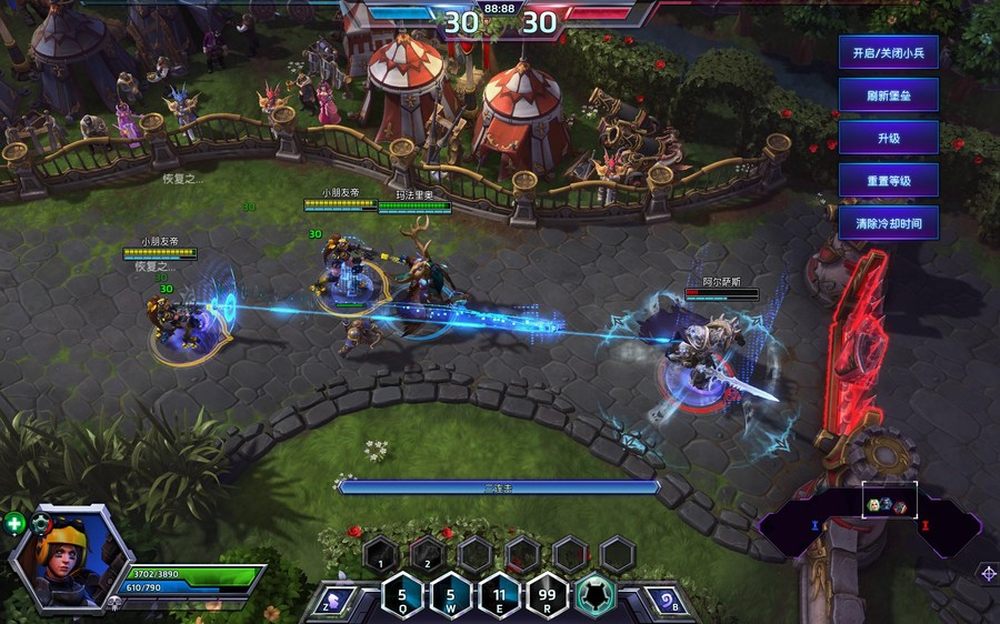Viewport: 1000px width, 624px height.
Task: Activate the R heroic ability icon
Action: (x=547, y=597)
